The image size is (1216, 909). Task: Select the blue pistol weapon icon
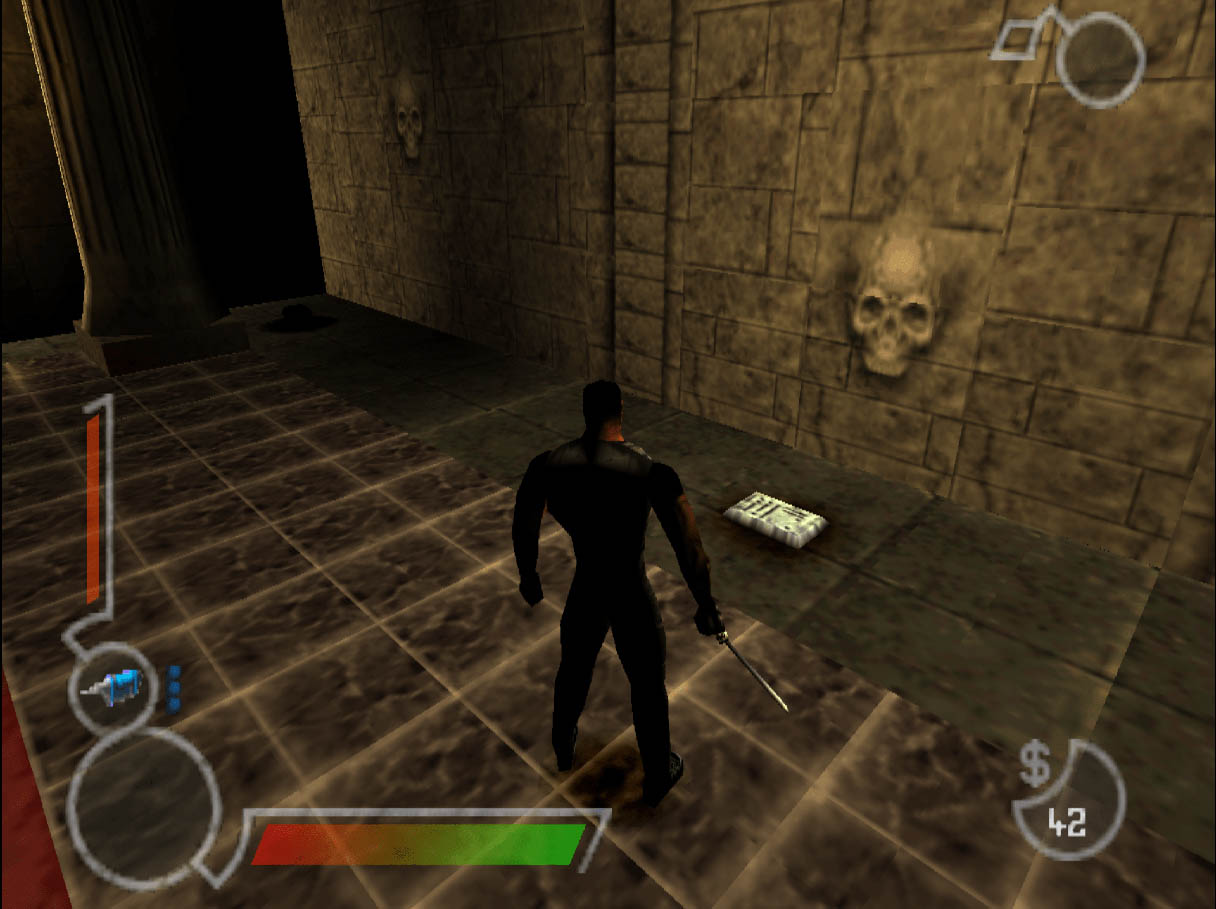(116, 687)
